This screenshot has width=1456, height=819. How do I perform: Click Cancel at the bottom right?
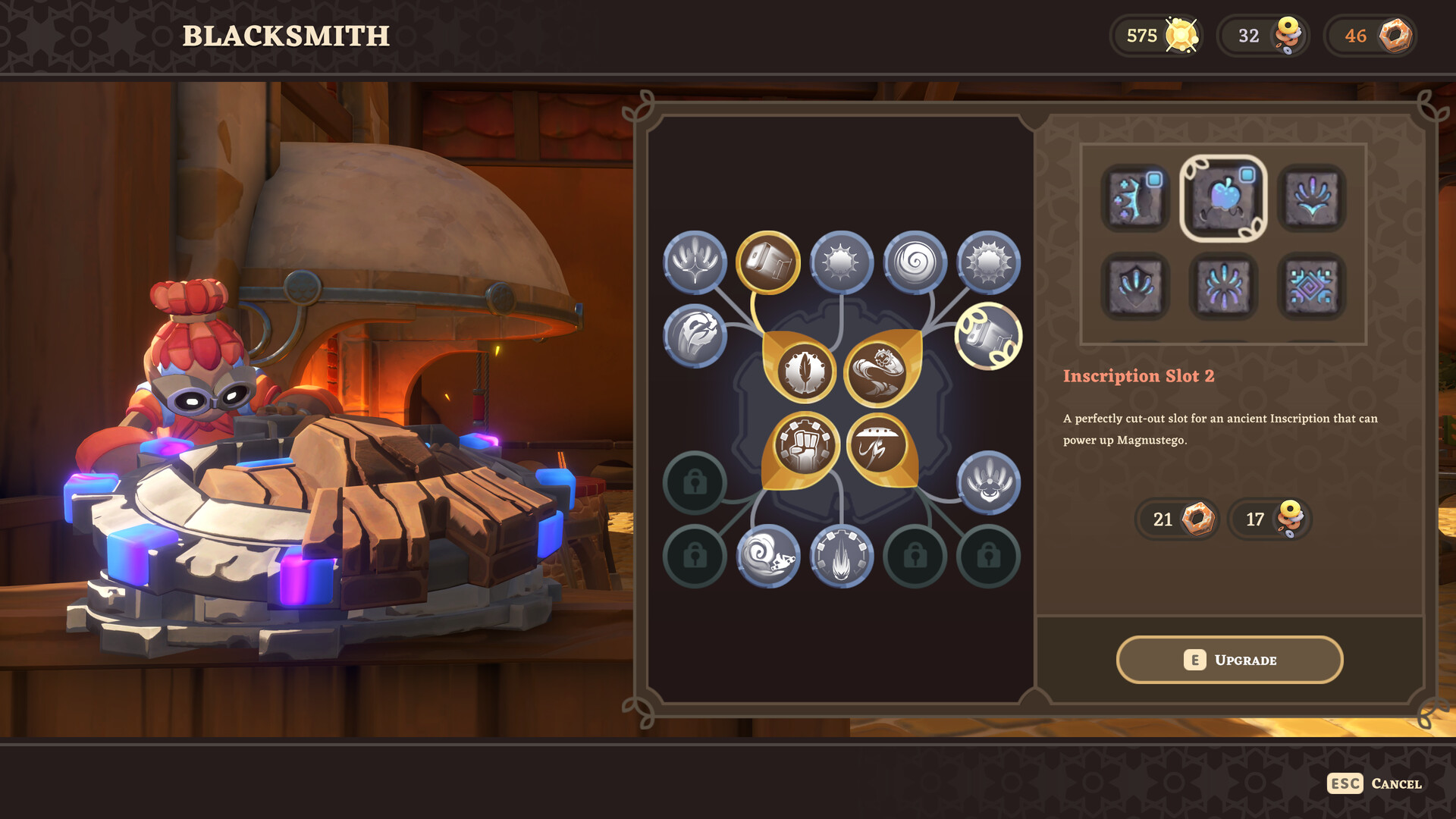point(1395,784)
